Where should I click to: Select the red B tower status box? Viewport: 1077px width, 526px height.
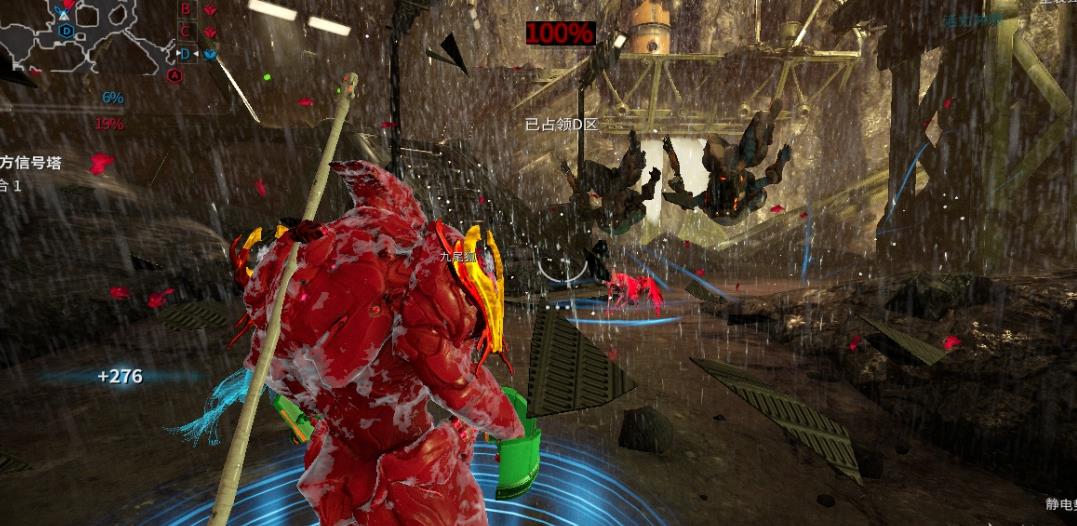click(185, 9)
